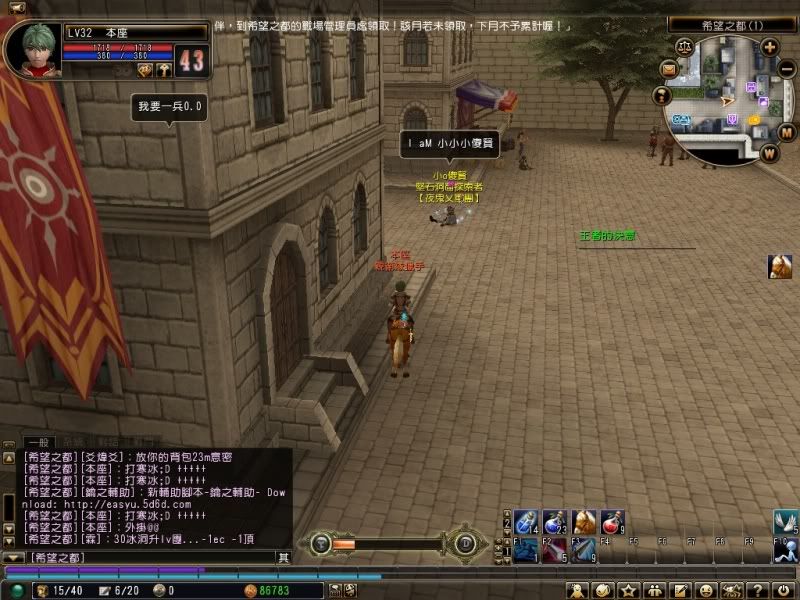Open the emoticon smiley face menu
The width and height of the screenshot is (800, 600).
(x=707, y=590)
